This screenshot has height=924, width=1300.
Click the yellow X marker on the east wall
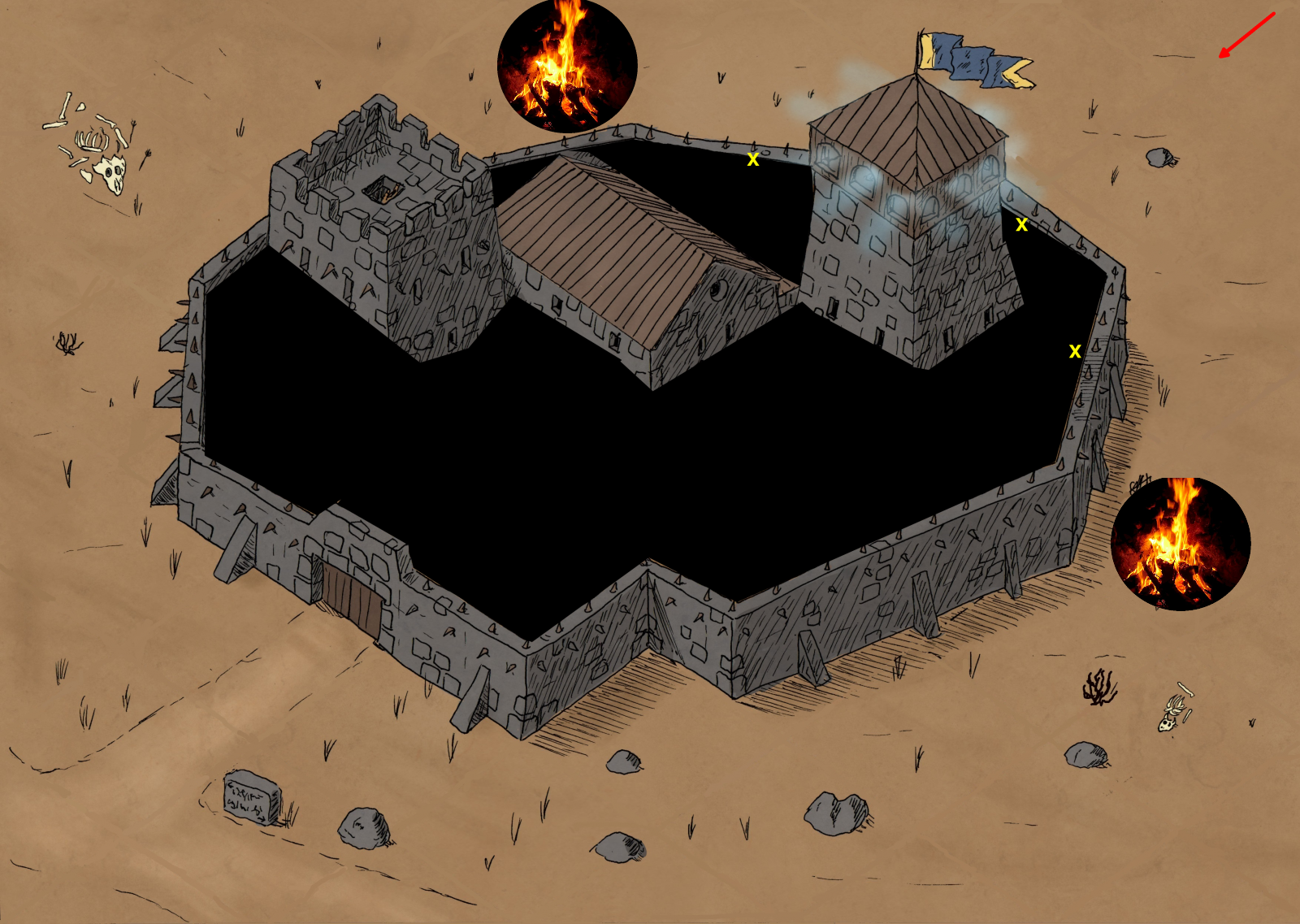coord(1075,352)
